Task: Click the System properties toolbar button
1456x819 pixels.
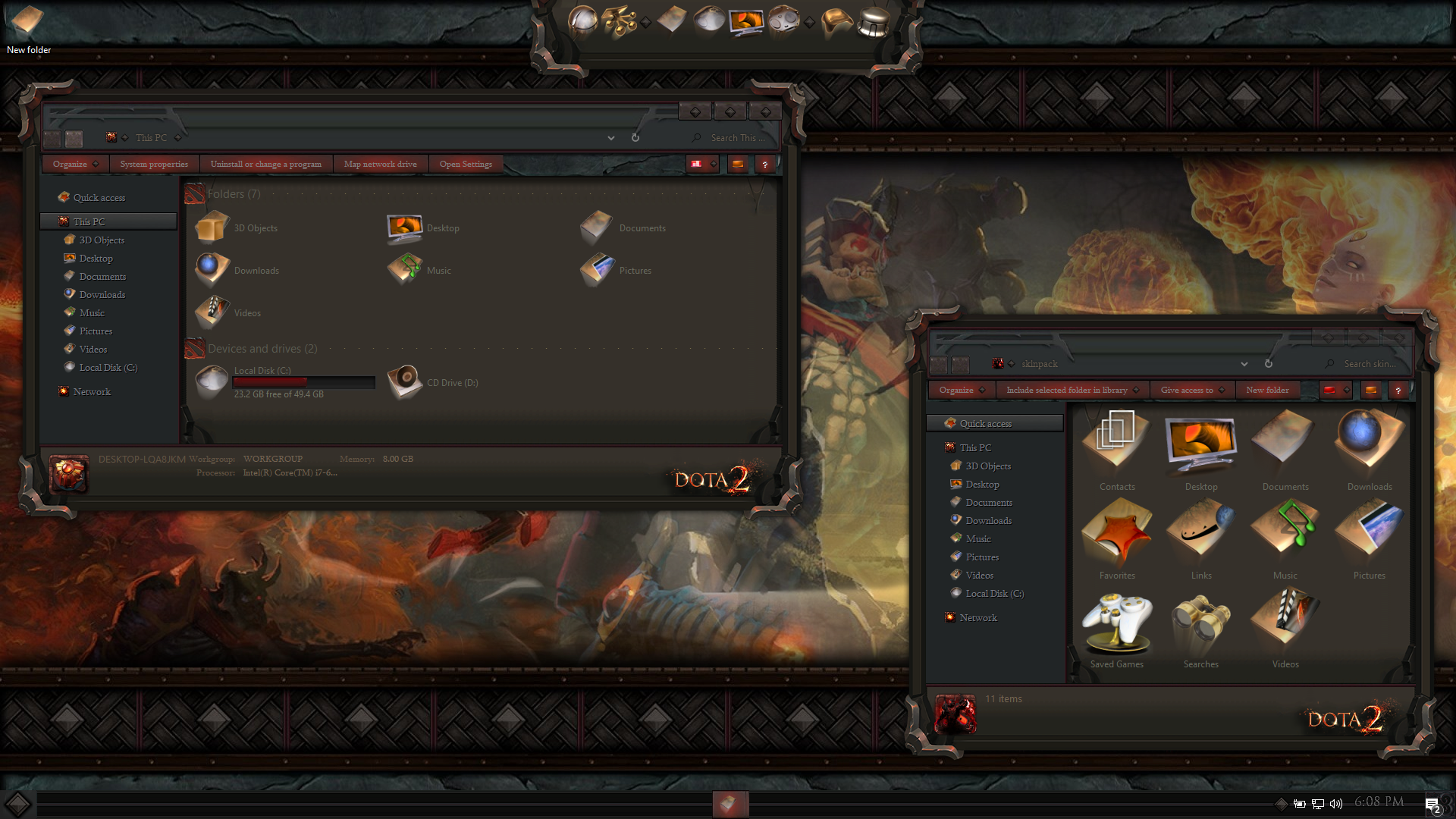Action: (154, 164)
